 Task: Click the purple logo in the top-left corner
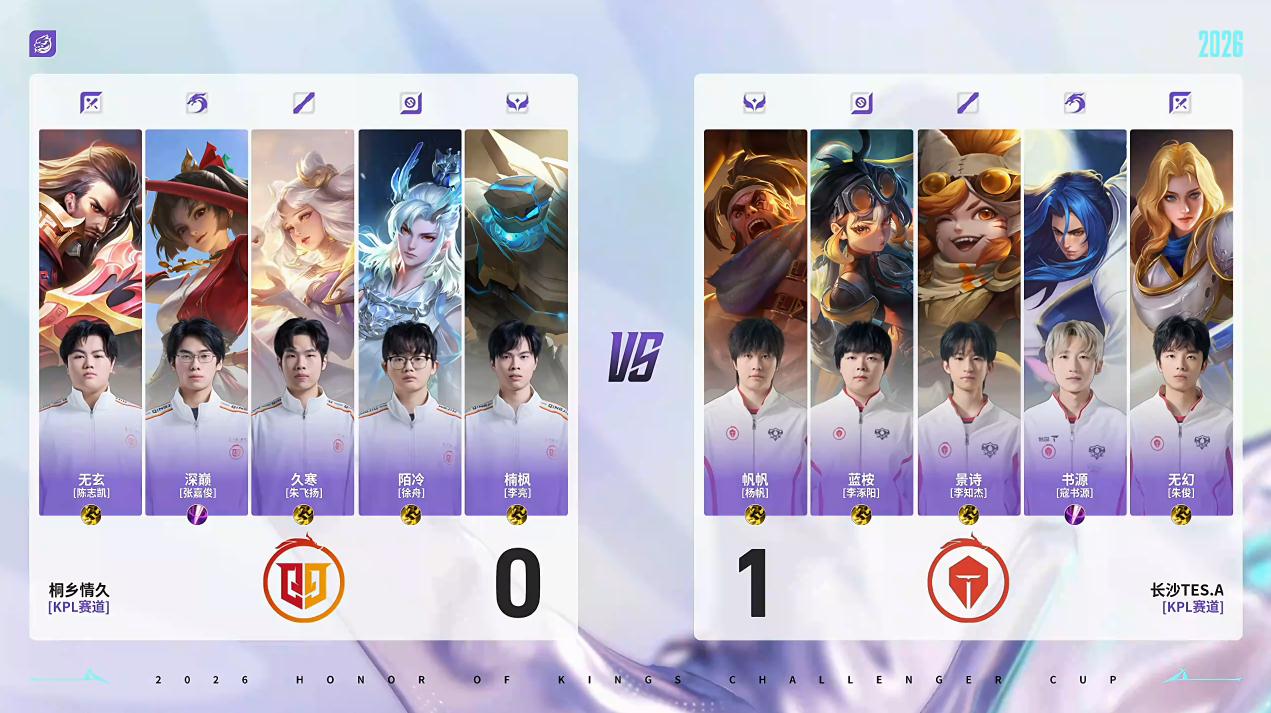[x=43, y=44]
